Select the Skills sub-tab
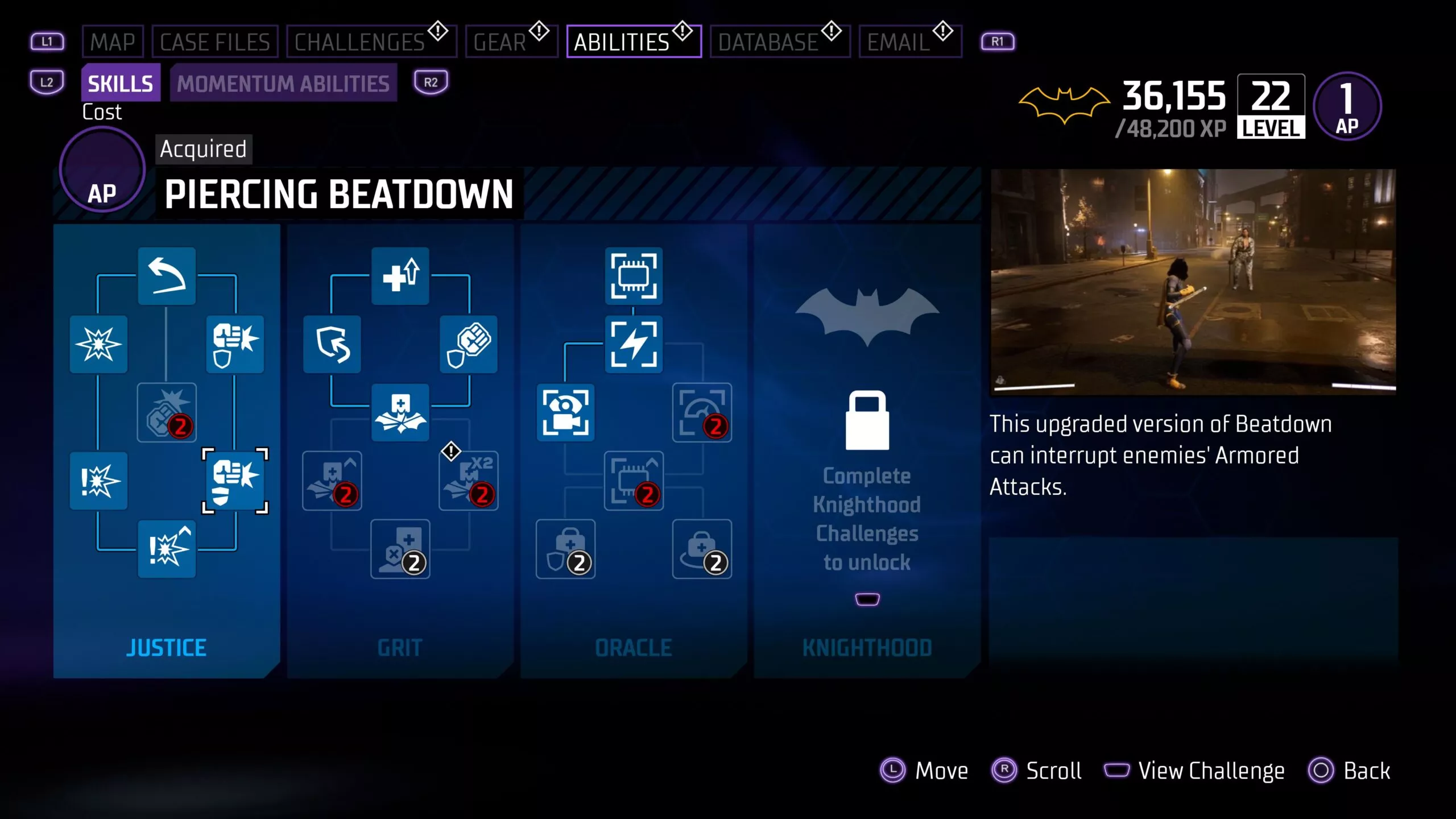Screen dimensions: 1456x819 coord(121,84)
